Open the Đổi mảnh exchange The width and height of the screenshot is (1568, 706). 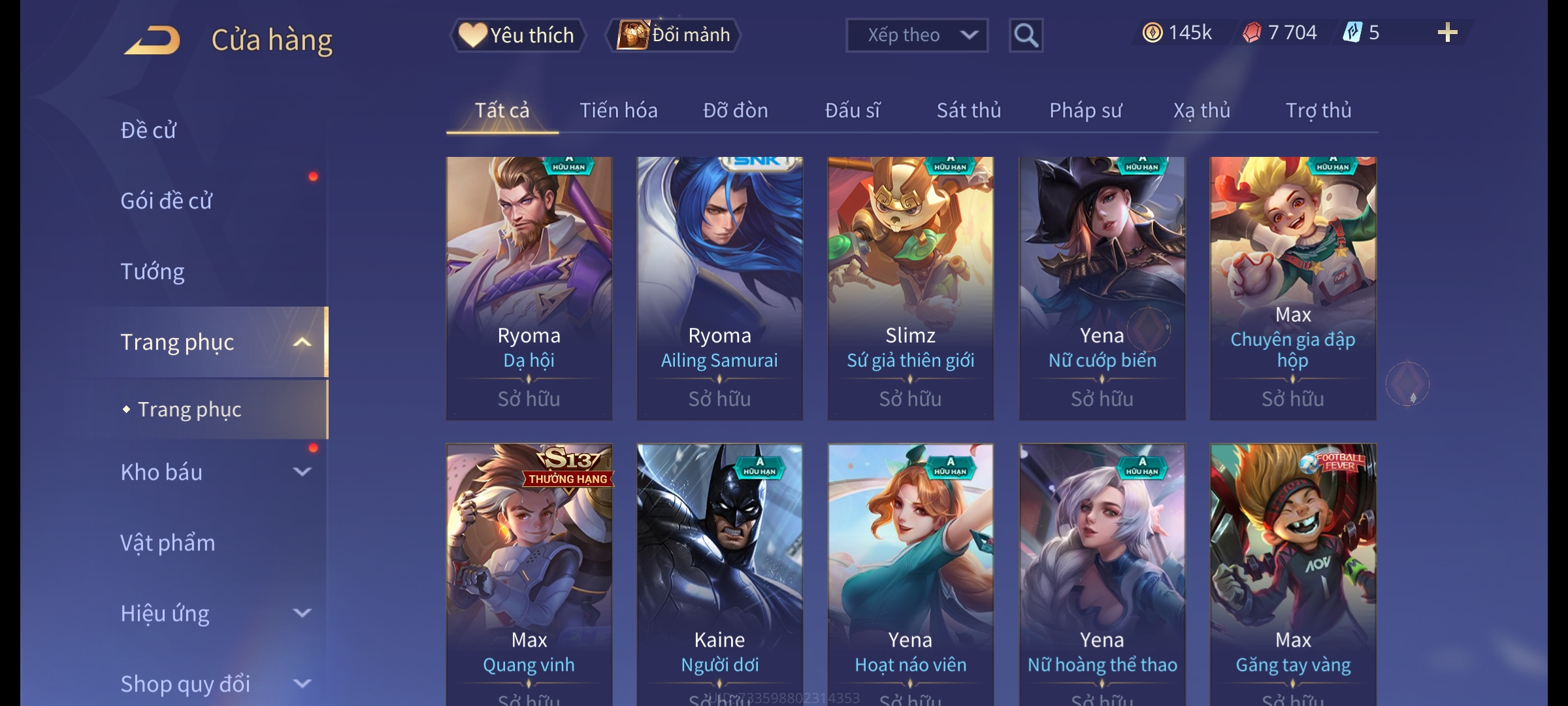point(674,35)
